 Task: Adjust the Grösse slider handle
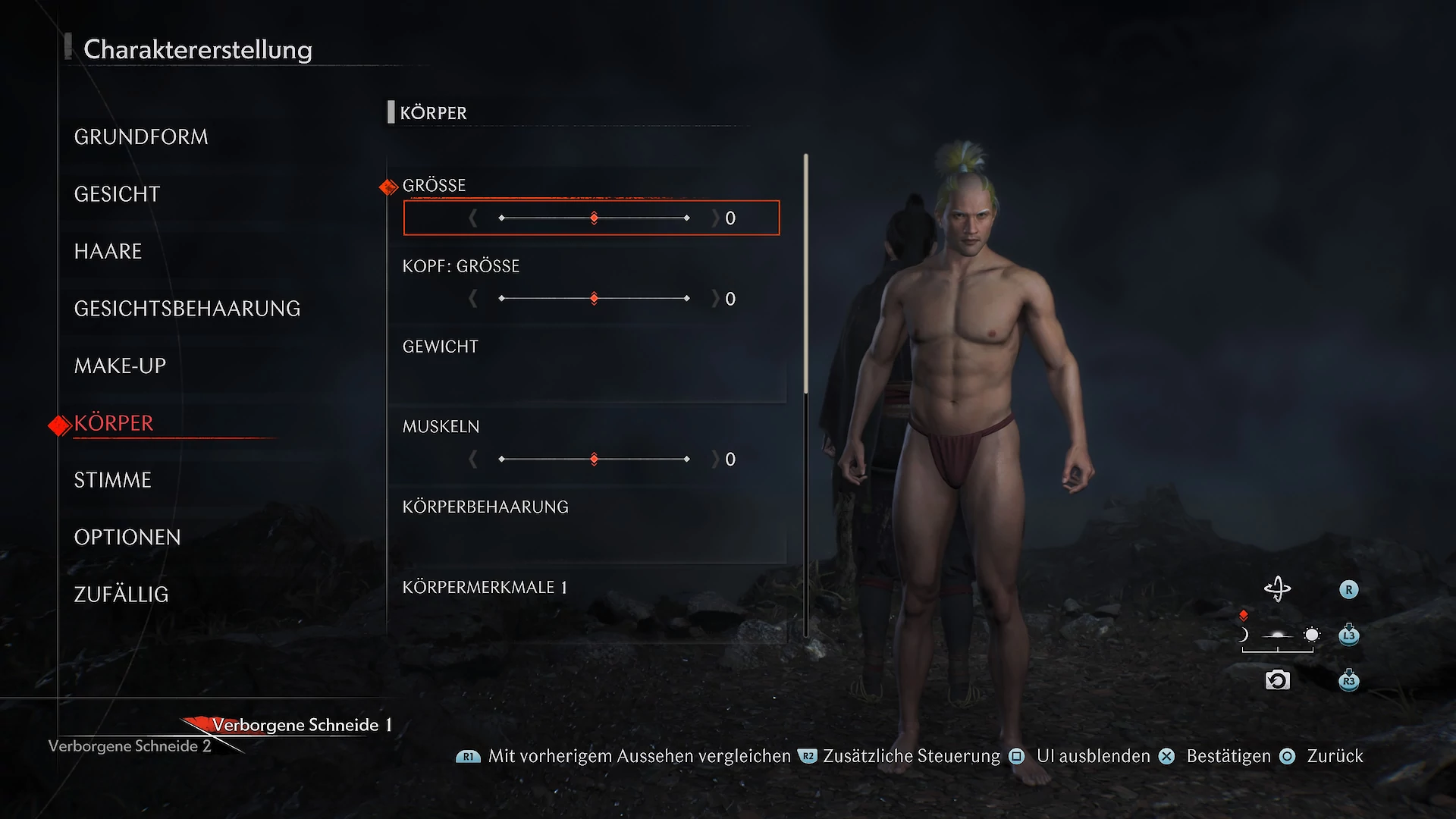pos(594,218)
